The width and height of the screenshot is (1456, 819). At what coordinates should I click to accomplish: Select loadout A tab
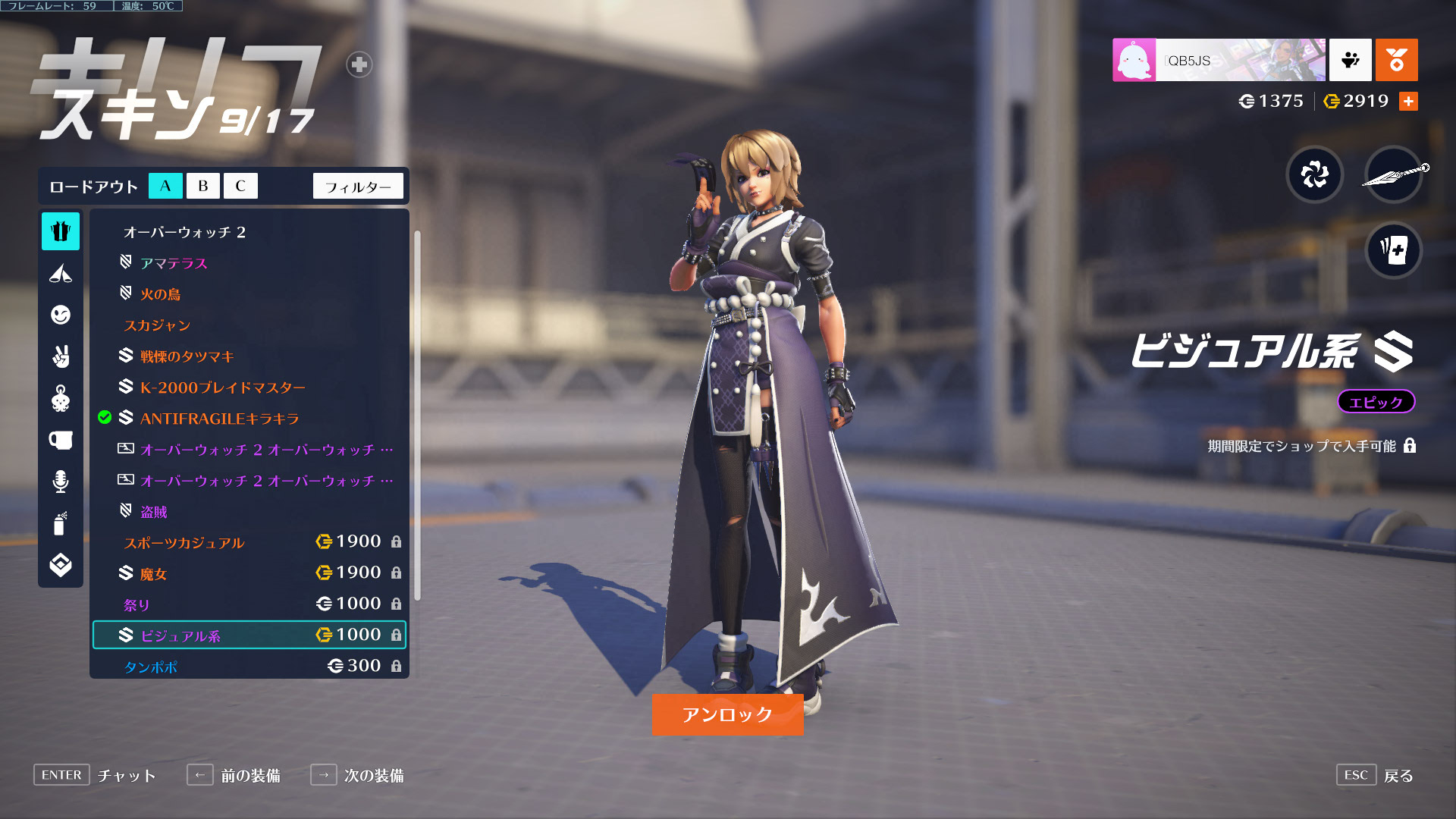165,186
